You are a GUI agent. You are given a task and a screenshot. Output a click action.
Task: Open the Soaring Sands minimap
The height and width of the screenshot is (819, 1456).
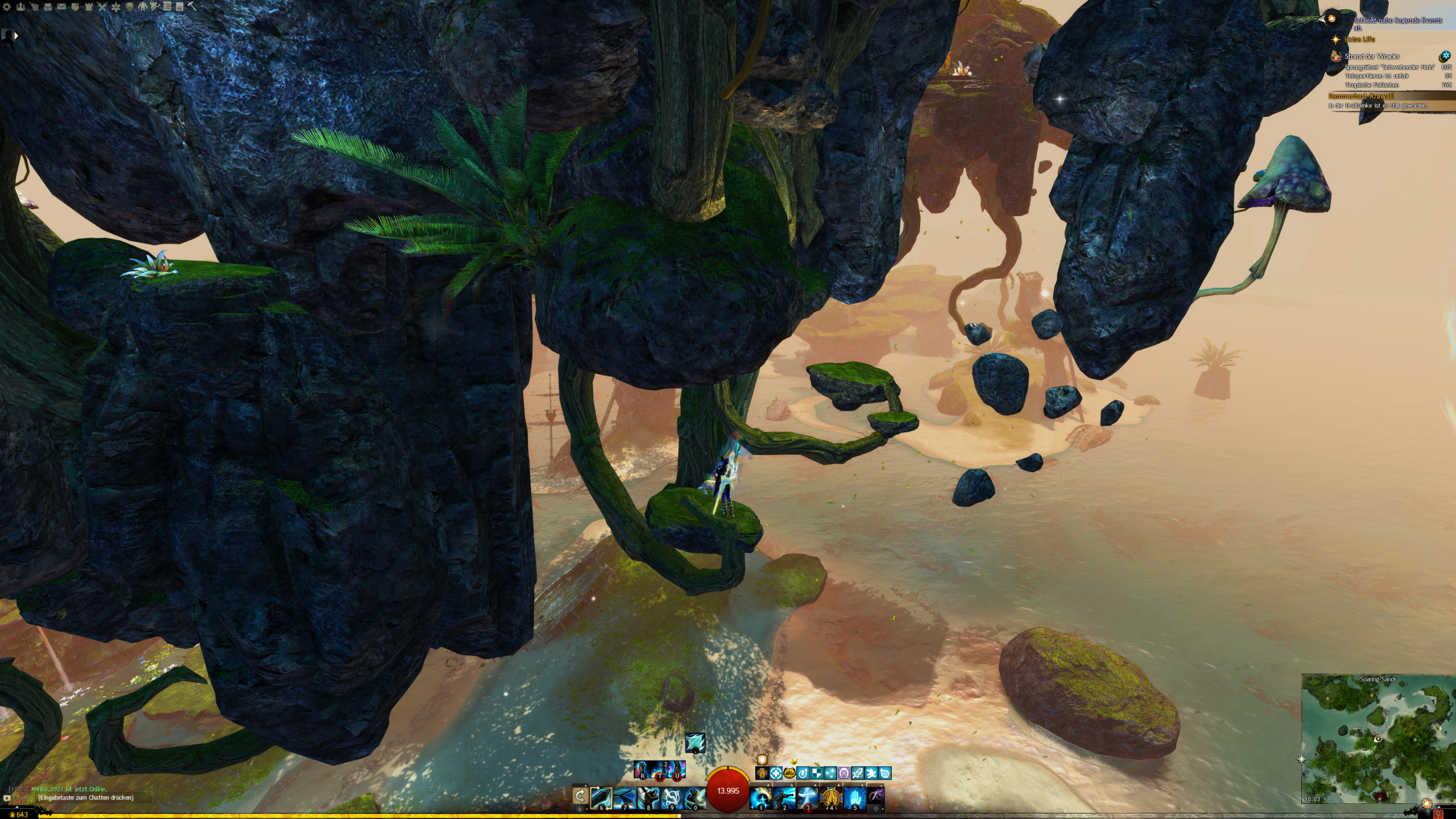1378,739
